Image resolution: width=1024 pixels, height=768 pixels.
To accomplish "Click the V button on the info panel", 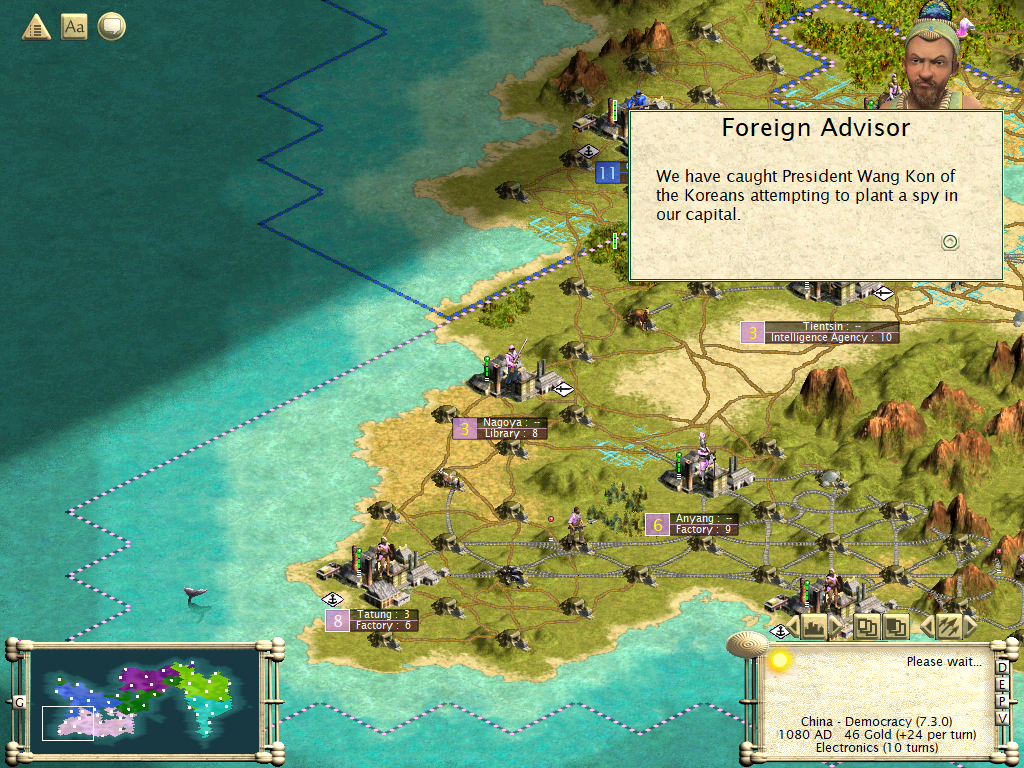I will tap(1003, 719).
